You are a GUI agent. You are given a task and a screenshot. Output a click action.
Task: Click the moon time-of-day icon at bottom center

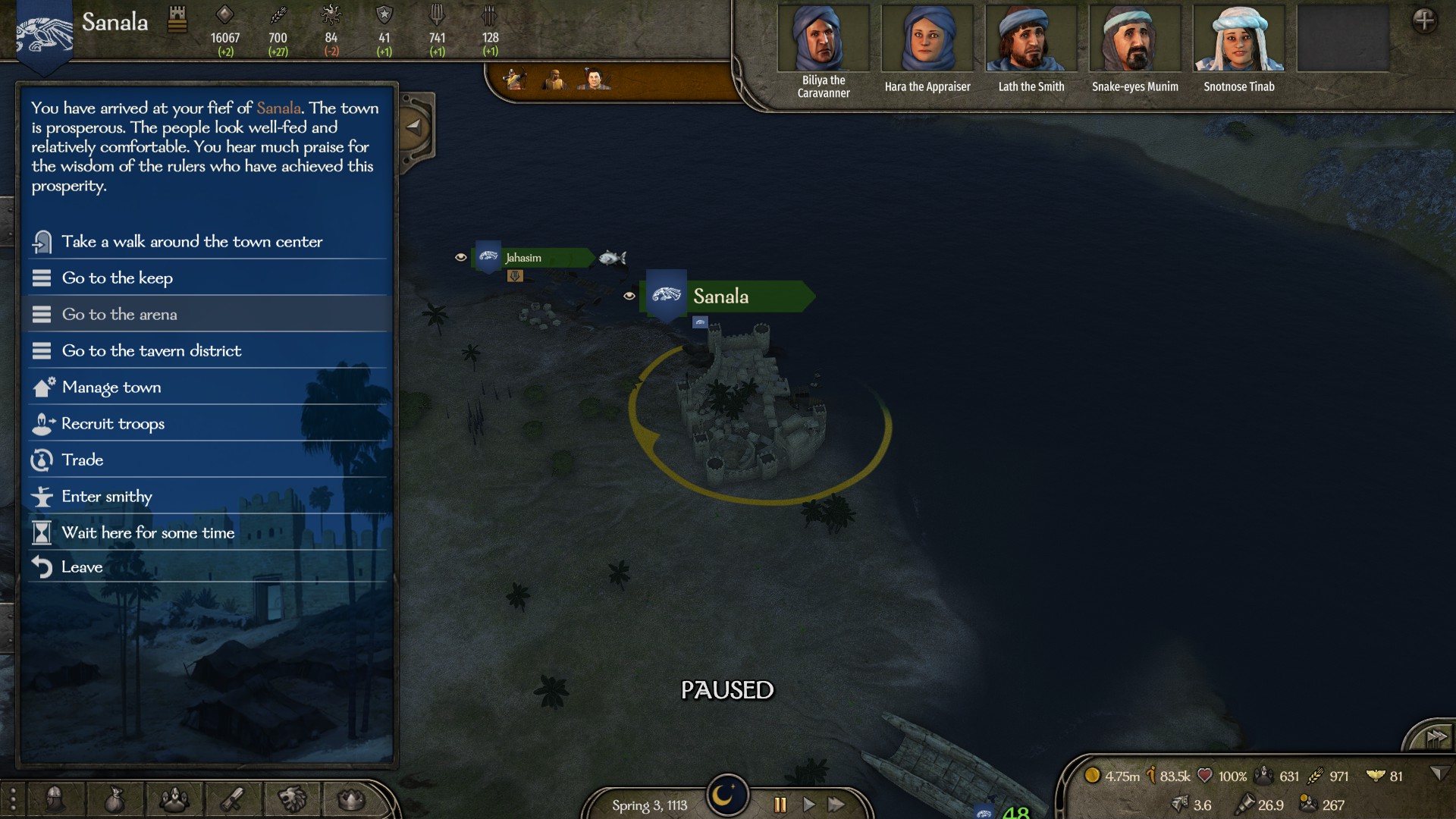[726, 794]
